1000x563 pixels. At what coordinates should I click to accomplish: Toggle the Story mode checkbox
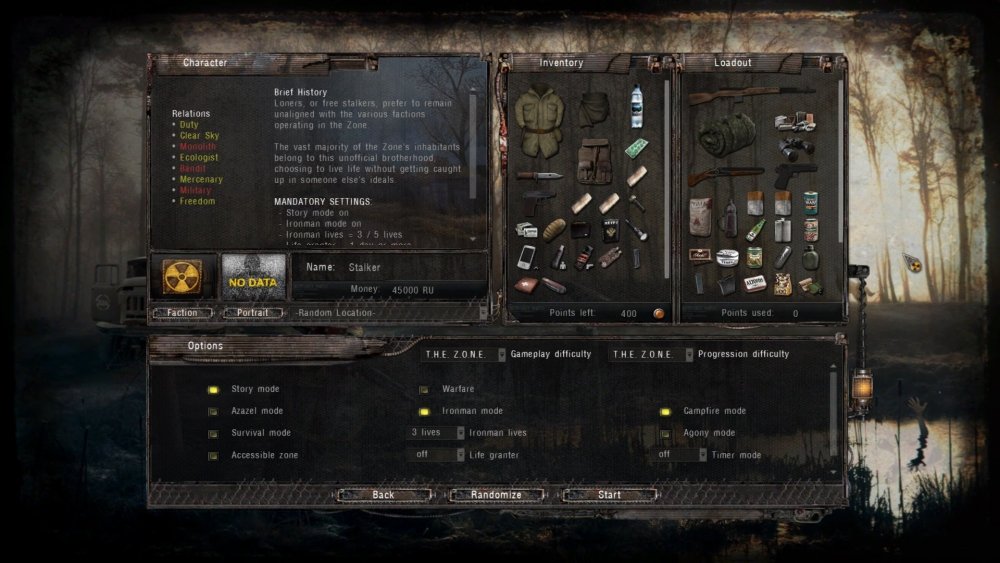click(x=213, y=389)
